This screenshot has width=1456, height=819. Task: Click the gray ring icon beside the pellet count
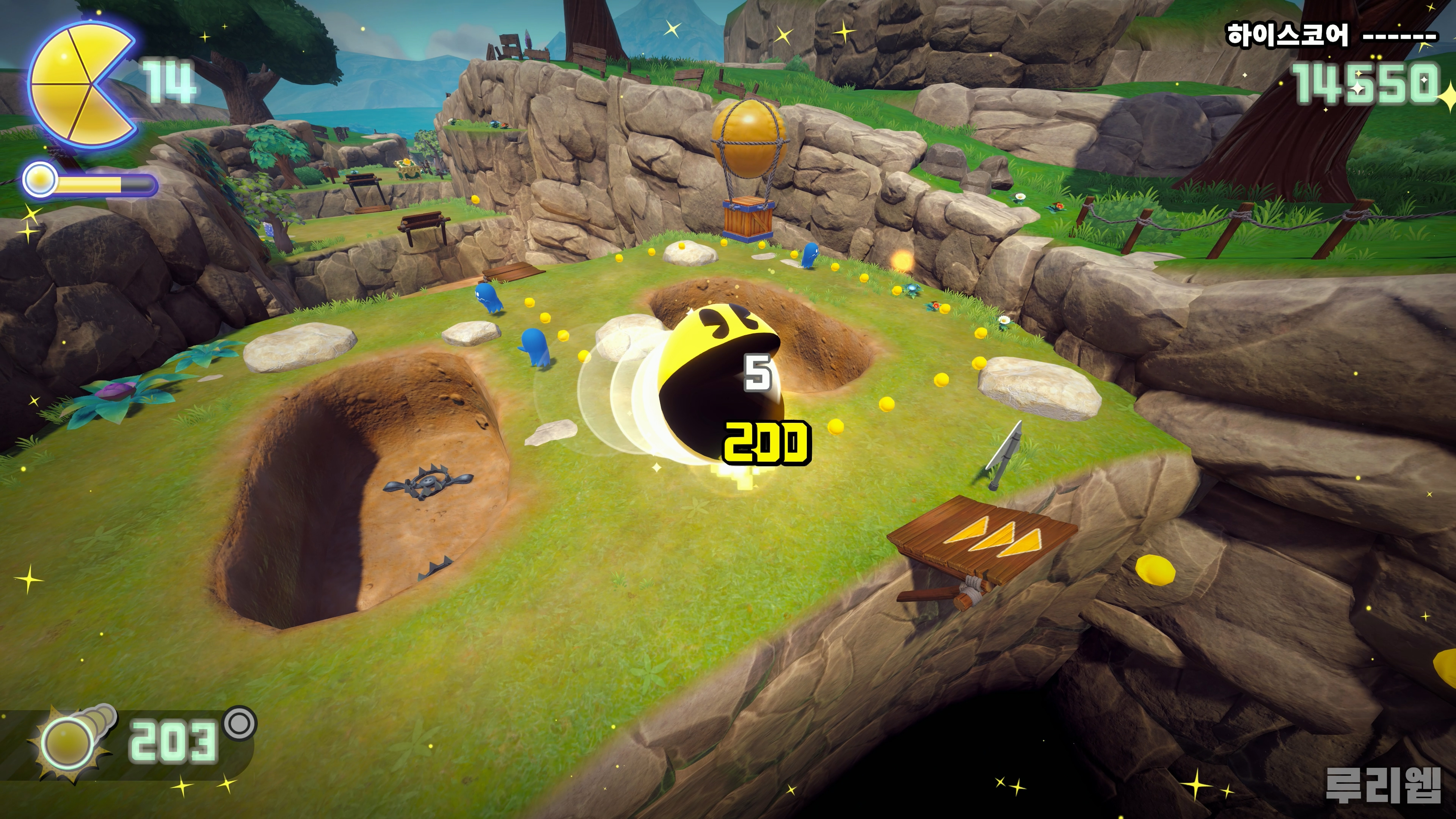[x=240, y=722]
